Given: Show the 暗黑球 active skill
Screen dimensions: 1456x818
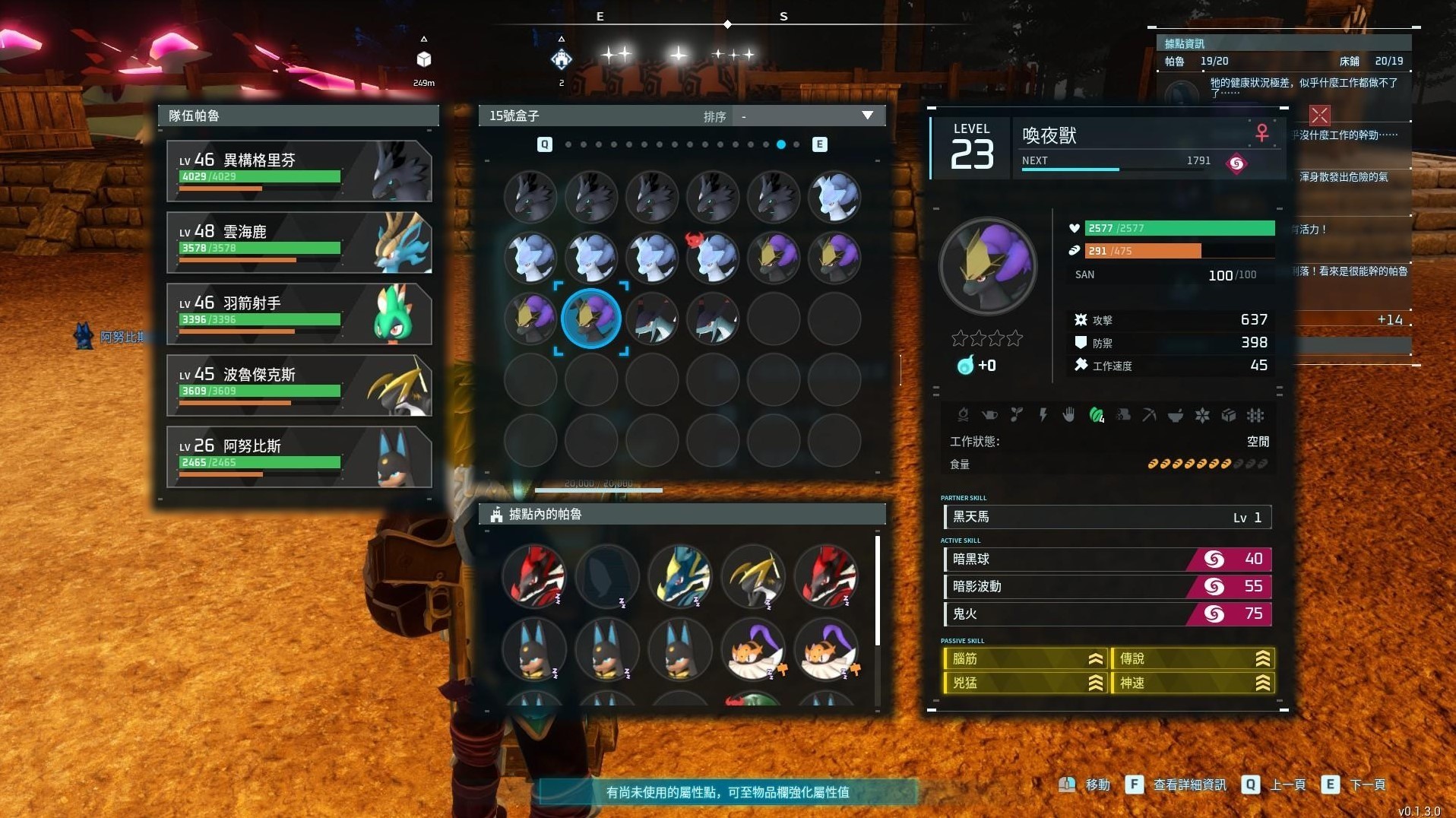Looking at the screenshot, I should (x=1106, y=560).
